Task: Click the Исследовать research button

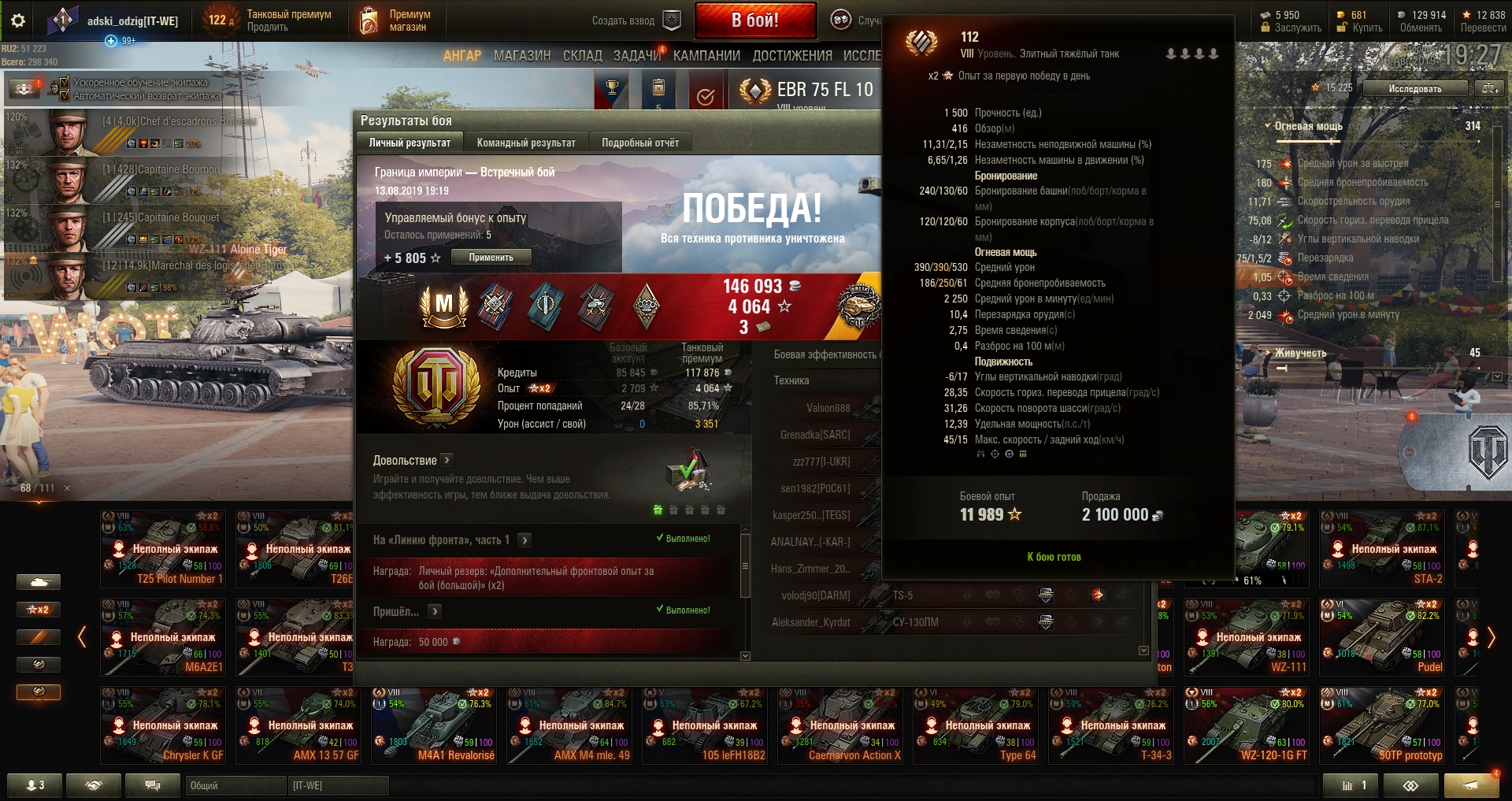Action: click(x=1415, y=88)
